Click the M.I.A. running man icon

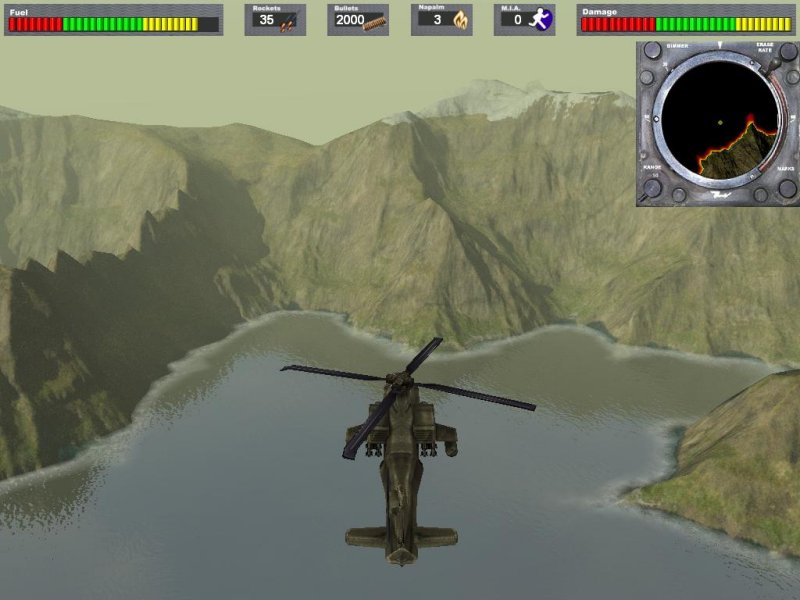(x=543, y=19)
